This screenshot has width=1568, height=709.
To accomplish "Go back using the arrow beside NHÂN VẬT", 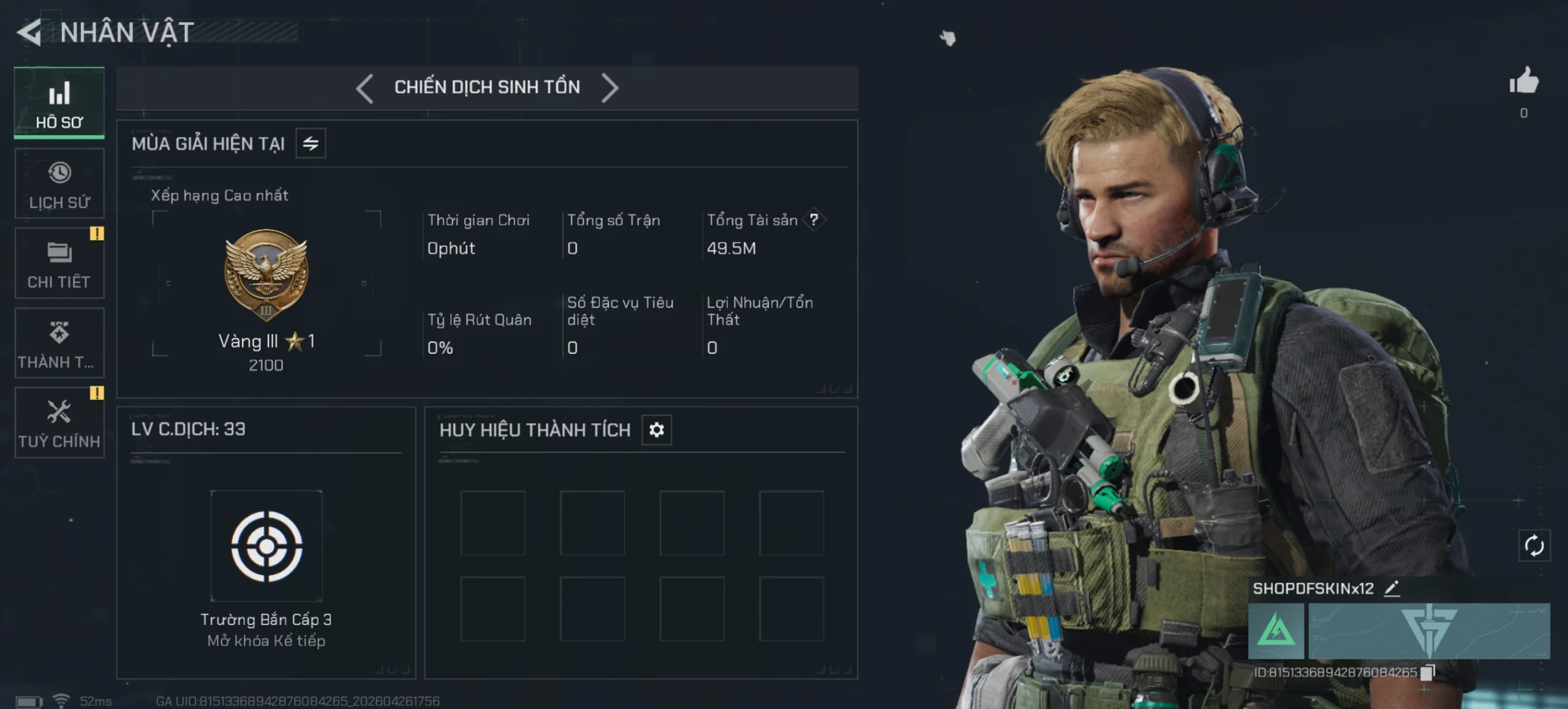I will tap(29, 32).
